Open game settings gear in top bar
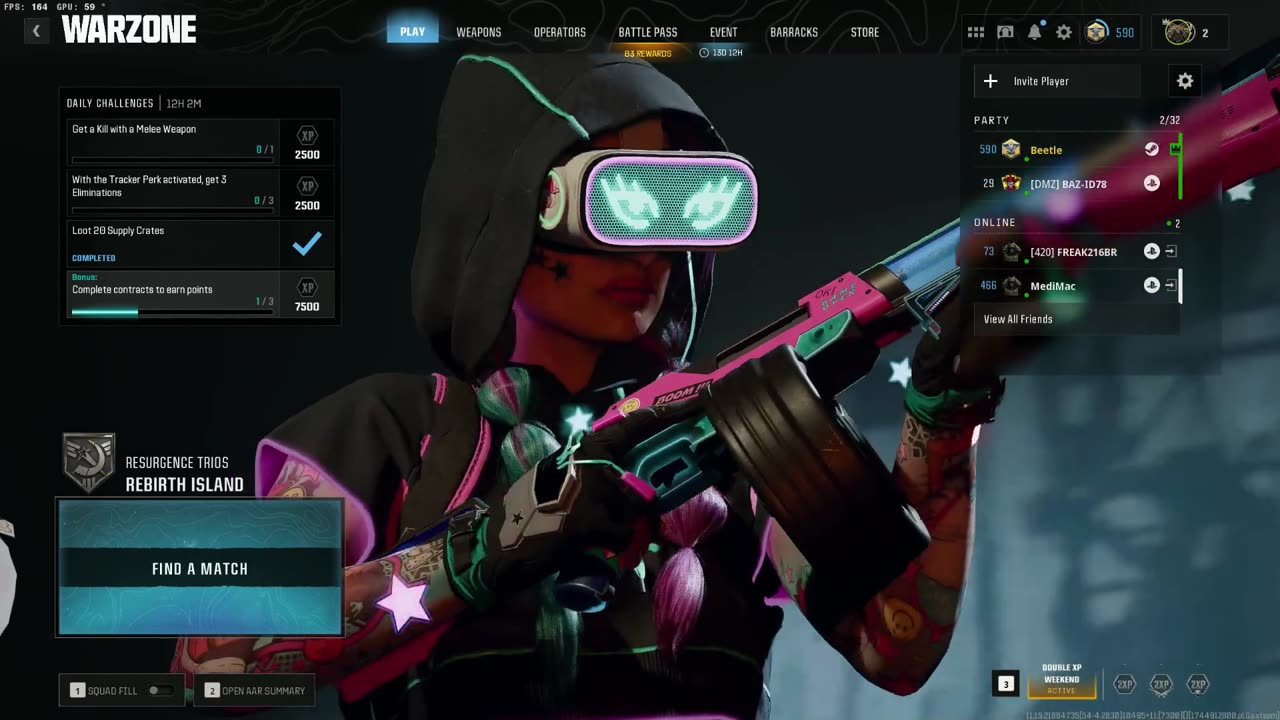 coord(1064,32)
